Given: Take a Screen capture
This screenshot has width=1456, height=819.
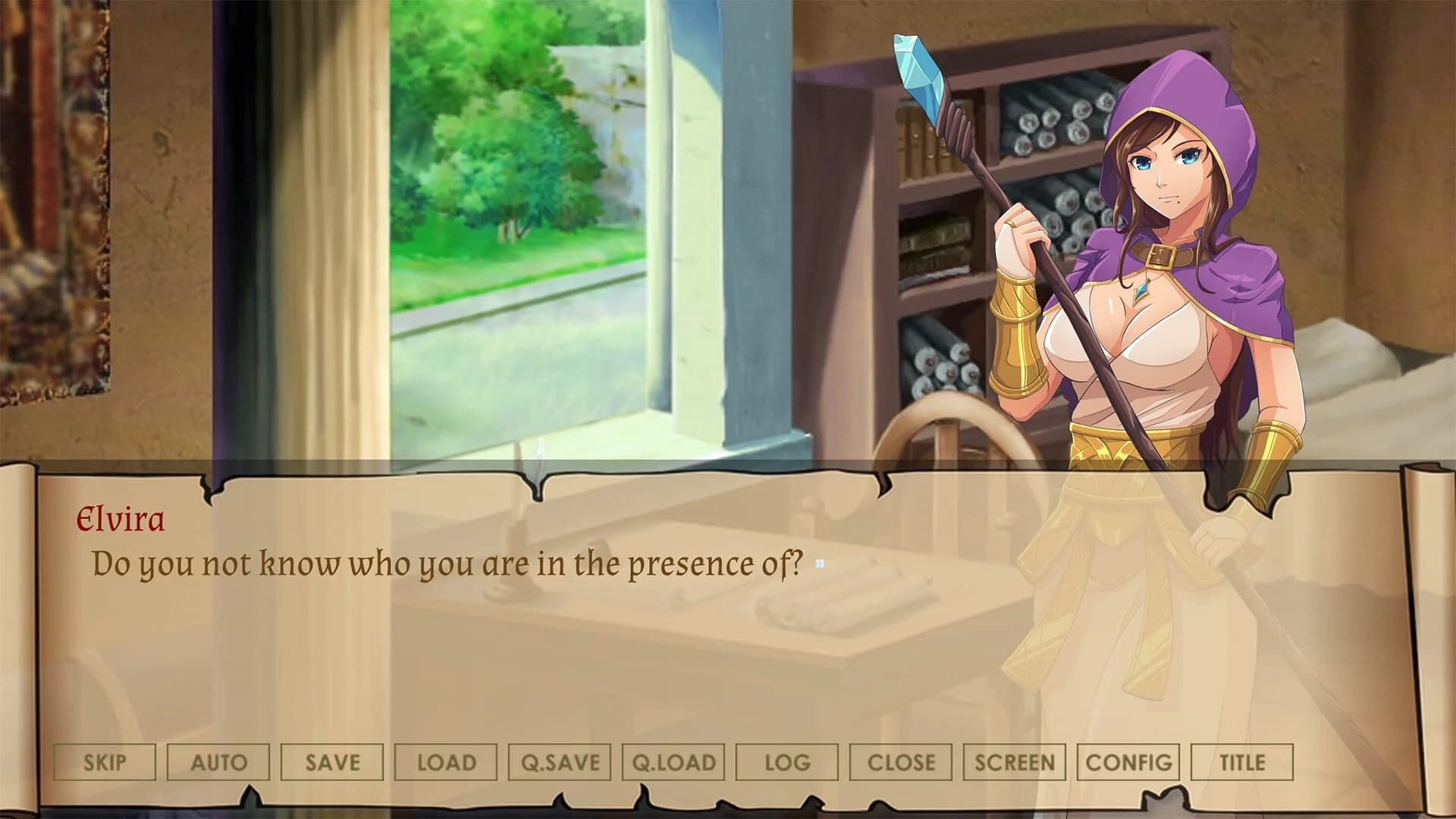Looking at the screenshot, I should tap(1016, 762).
